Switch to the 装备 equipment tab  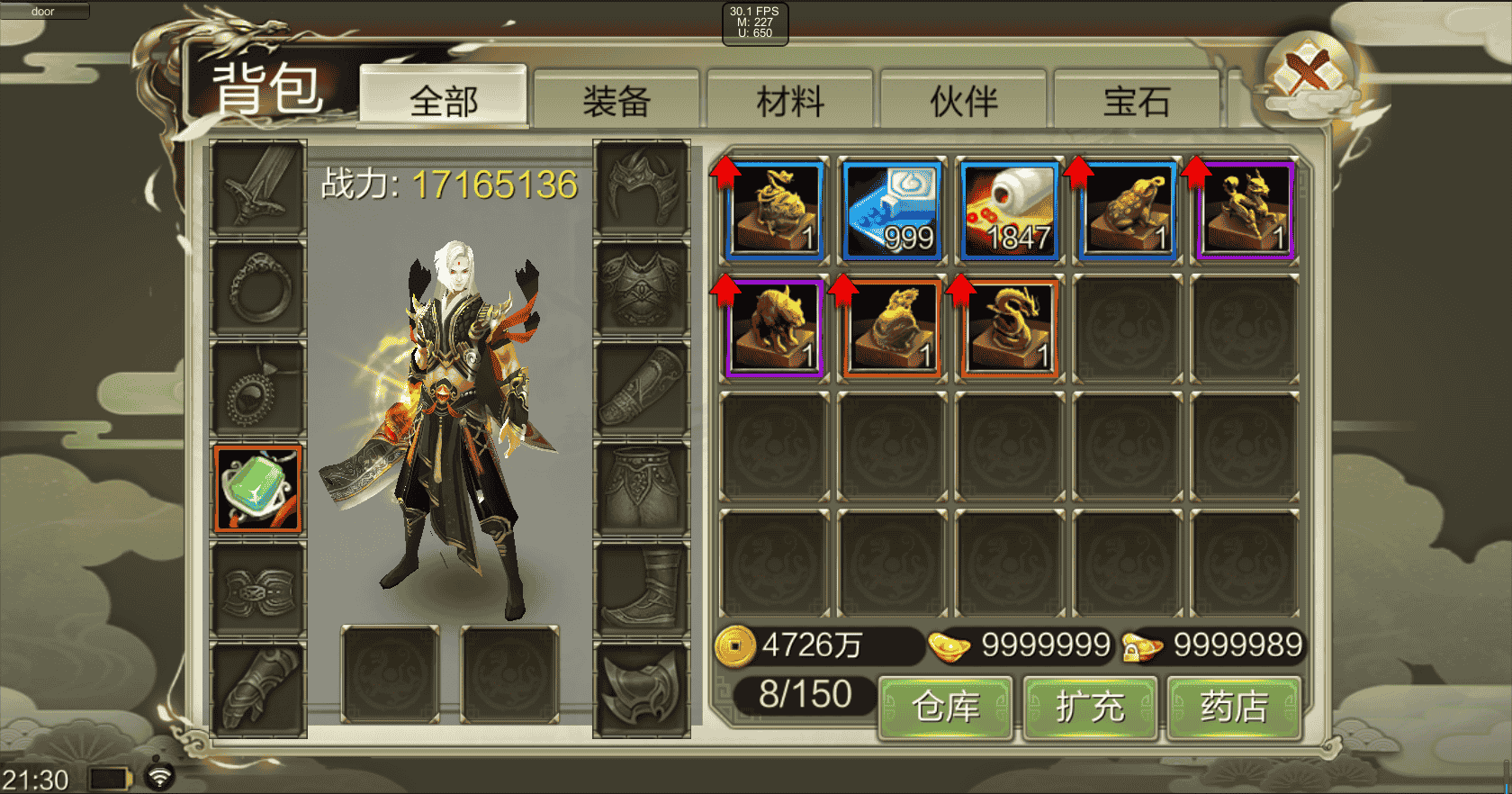click(x=617, y=101)
